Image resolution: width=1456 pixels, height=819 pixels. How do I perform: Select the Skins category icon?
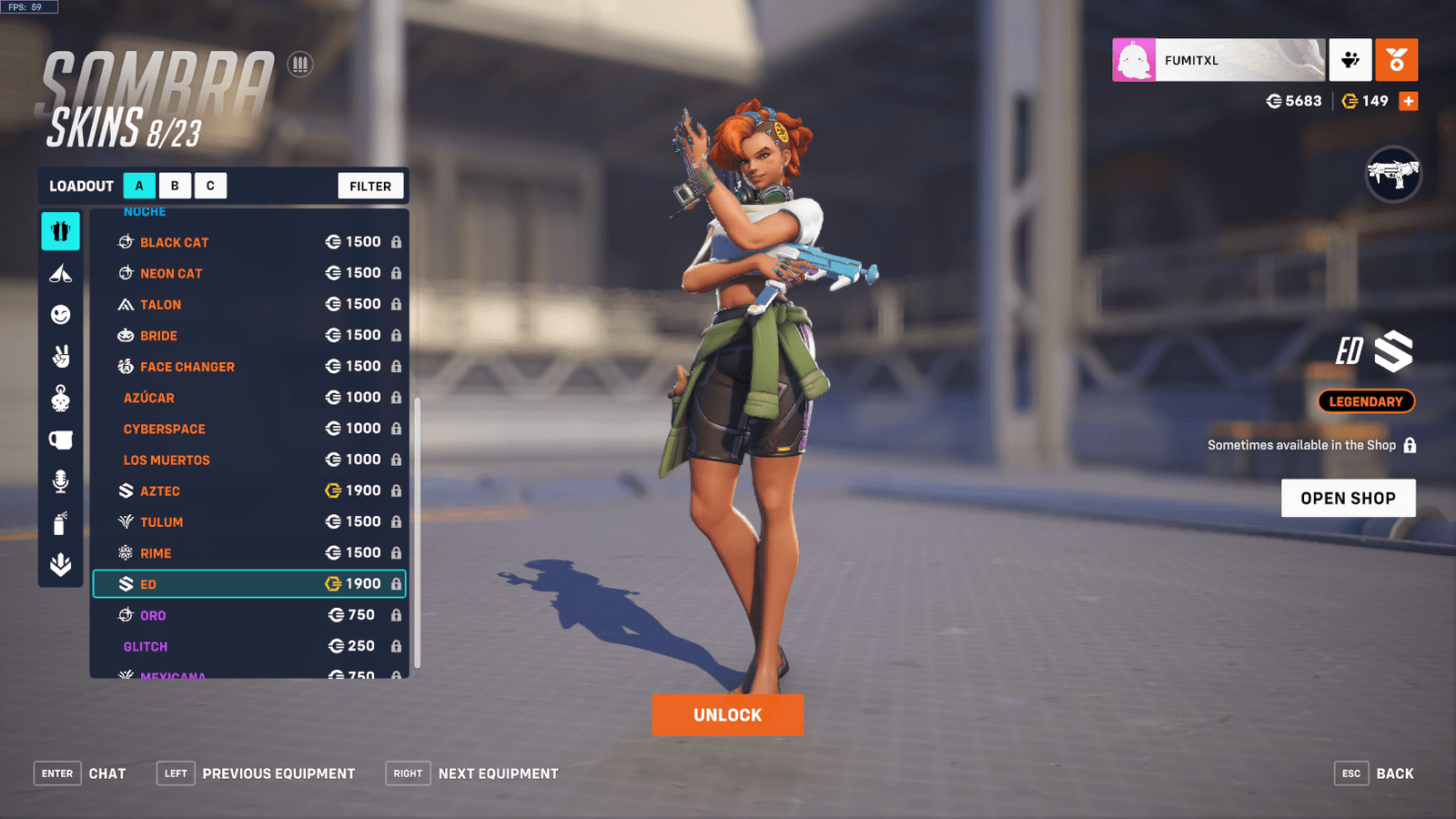(60, 231)
